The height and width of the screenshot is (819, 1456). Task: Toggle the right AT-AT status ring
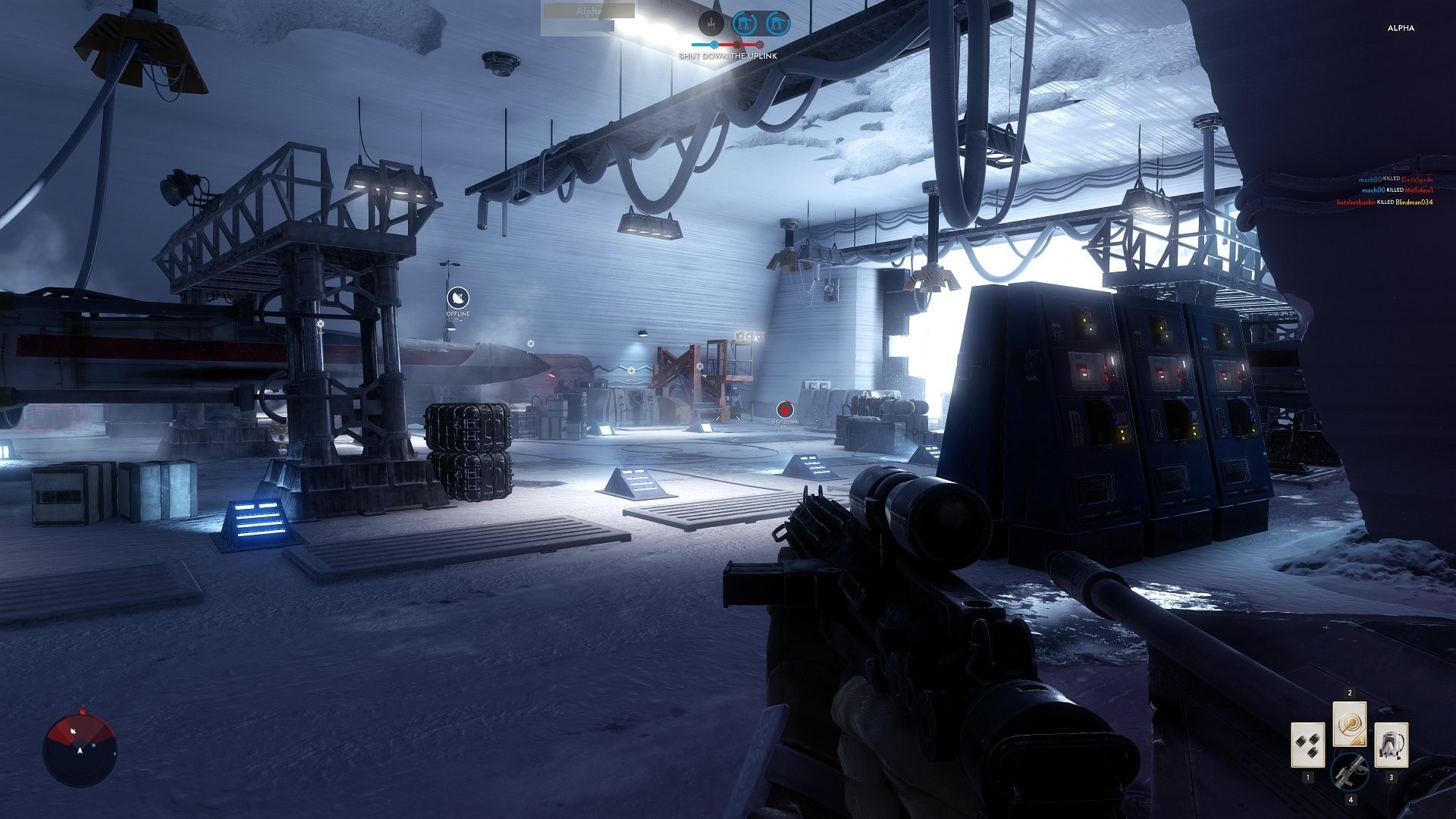point(778,24)
